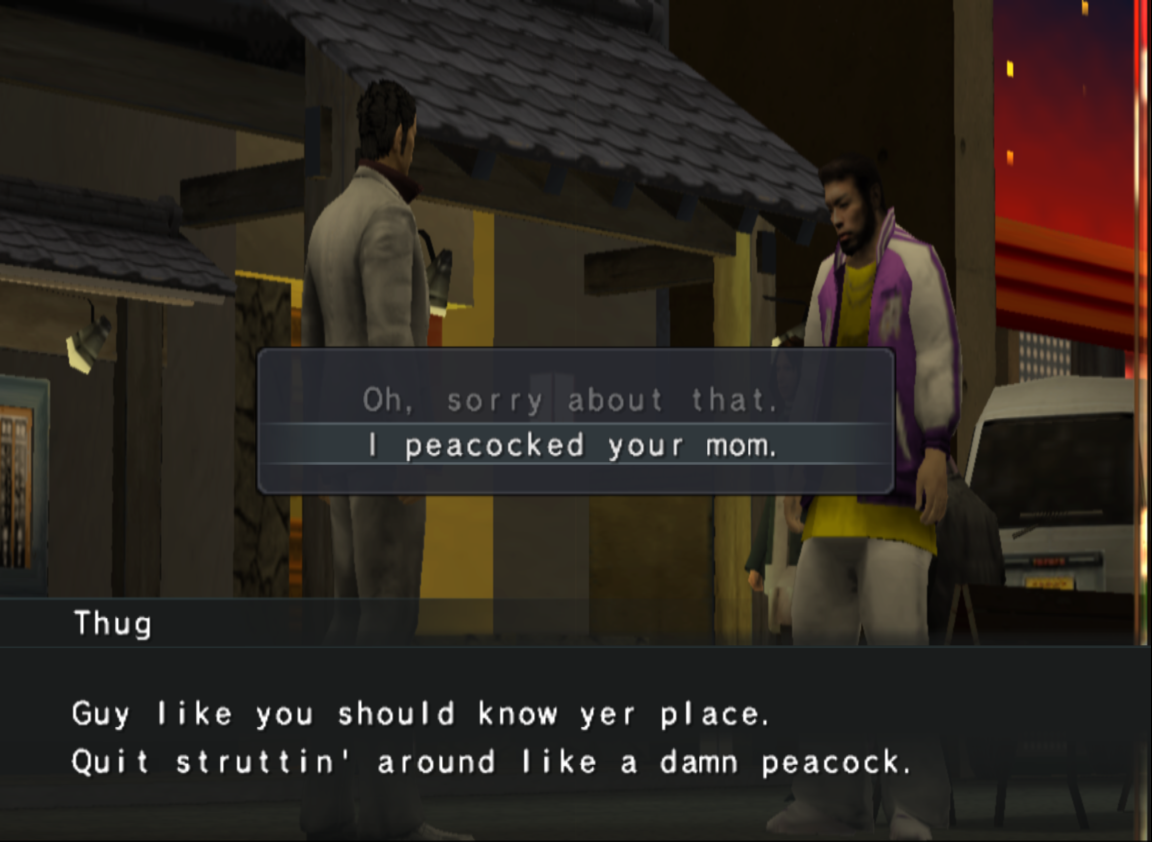Select "I peacocked your mom." response
Screen dimensions: 1152x842
(572, 446)
